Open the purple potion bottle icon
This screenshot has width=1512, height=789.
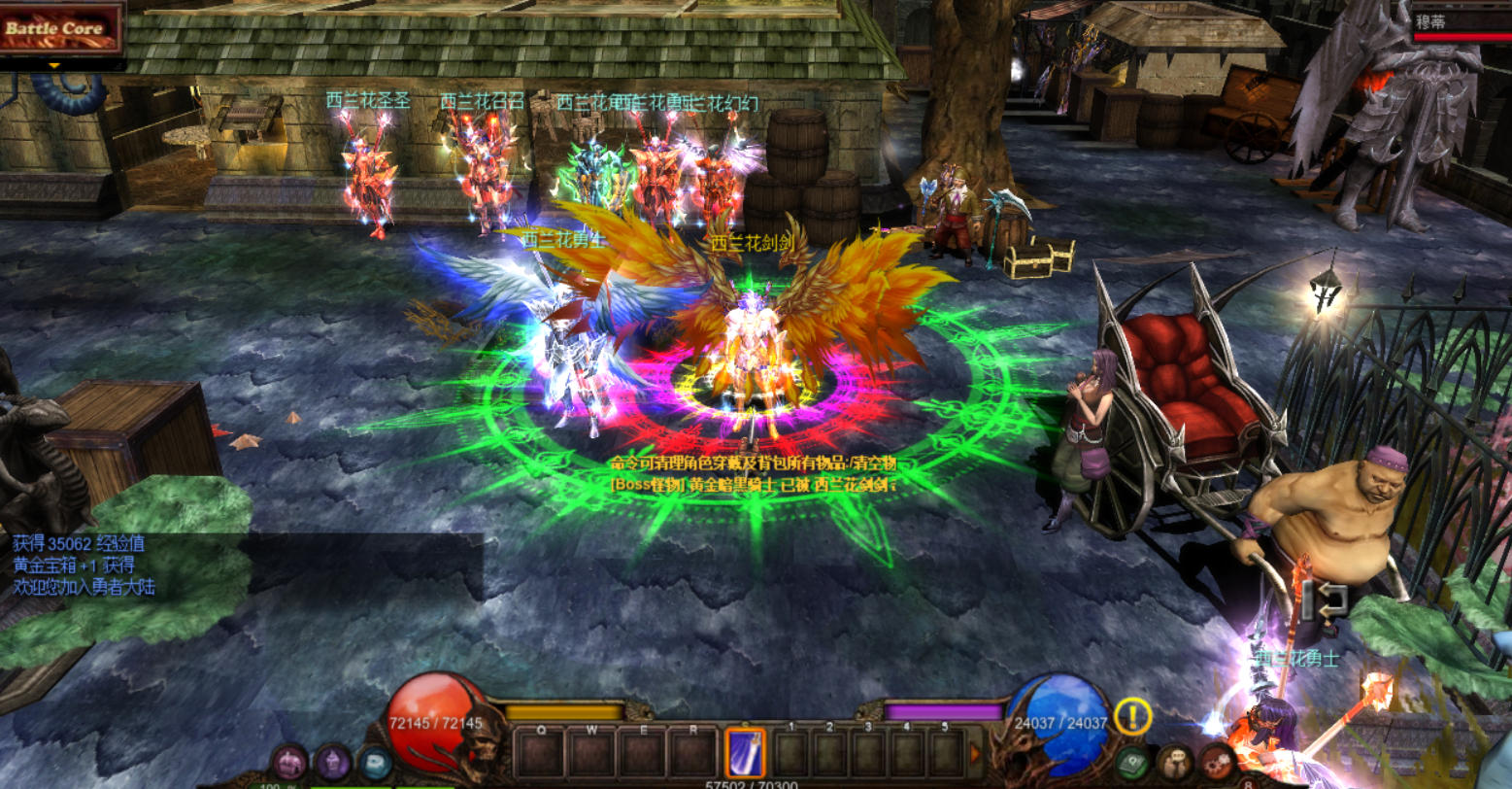point(333,762)
